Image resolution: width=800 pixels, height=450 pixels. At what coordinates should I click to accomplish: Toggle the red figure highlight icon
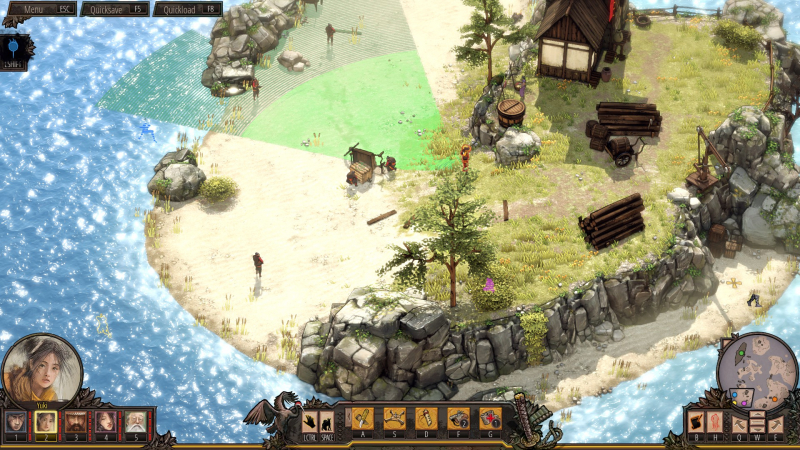[713, 421]
